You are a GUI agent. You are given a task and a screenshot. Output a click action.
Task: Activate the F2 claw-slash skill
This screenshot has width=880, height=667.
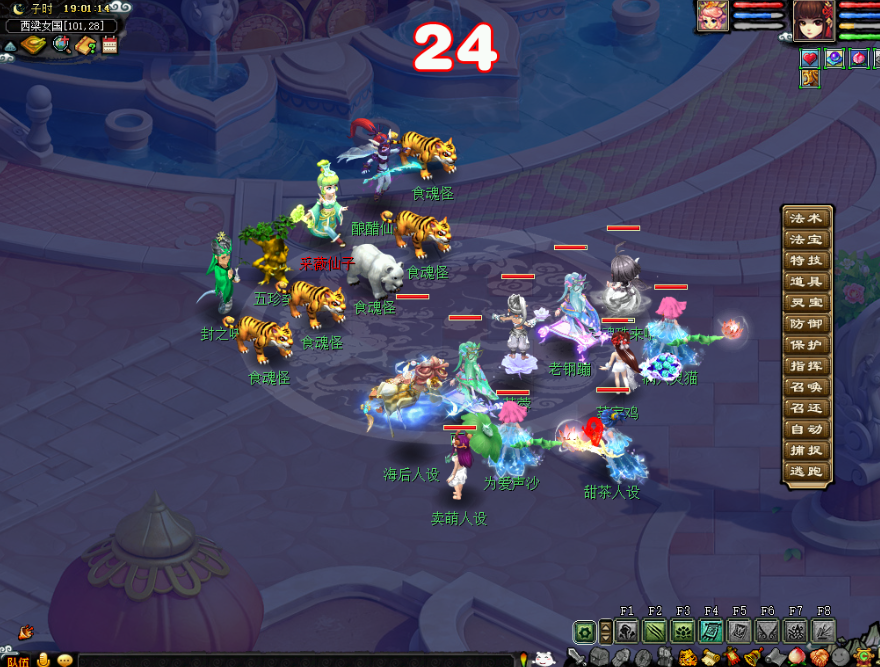click(655, 631)
